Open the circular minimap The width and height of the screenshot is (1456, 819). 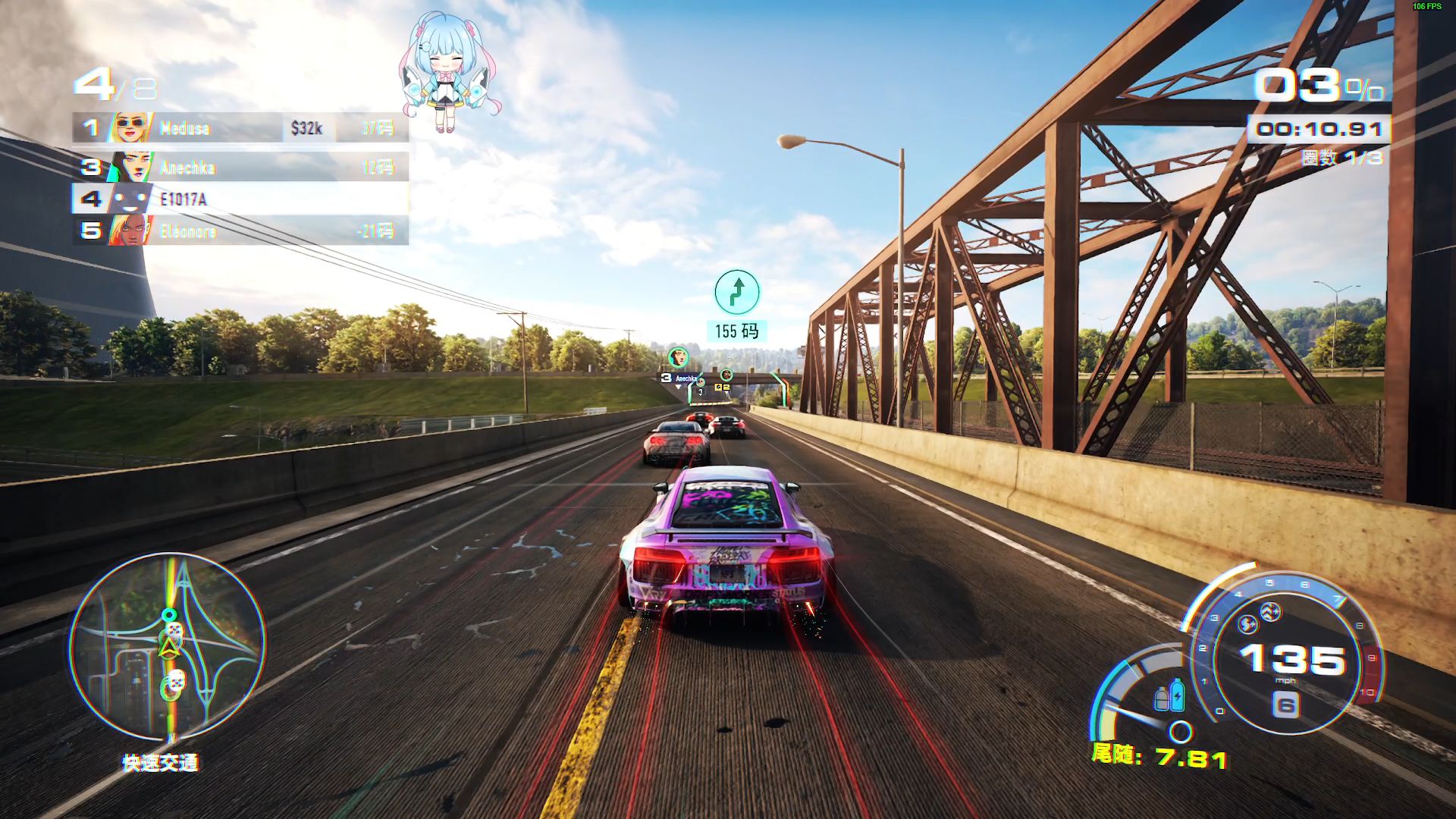[x=168, y=647]
